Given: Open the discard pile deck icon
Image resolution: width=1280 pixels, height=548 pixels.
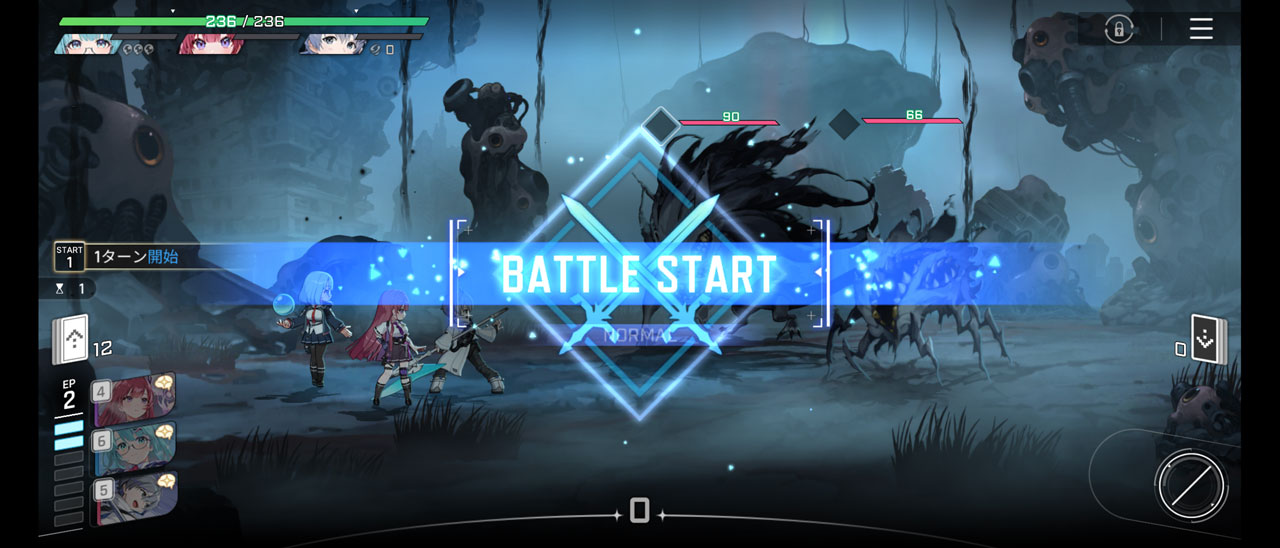Looking at the screenshot, I should coord(1208,340).
